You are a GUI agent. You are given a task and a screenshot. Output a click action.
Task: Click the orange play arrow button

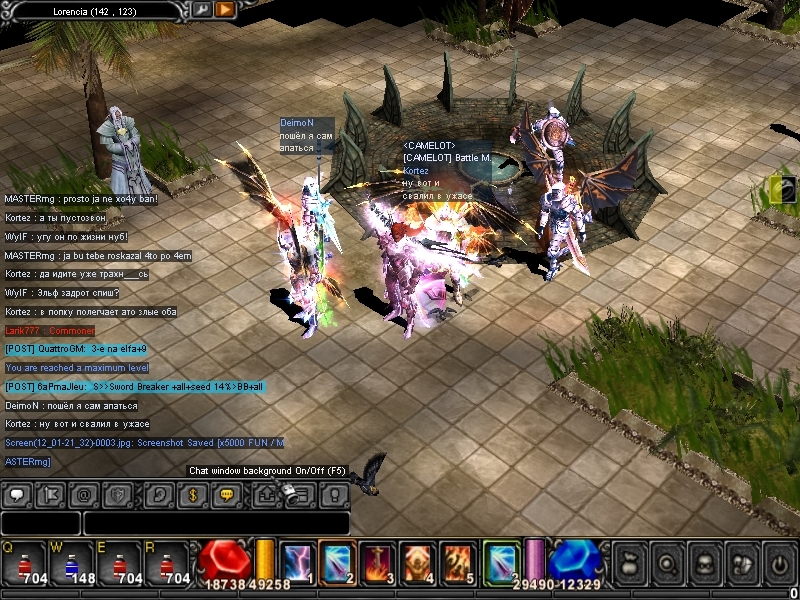(x=225, y=9)
